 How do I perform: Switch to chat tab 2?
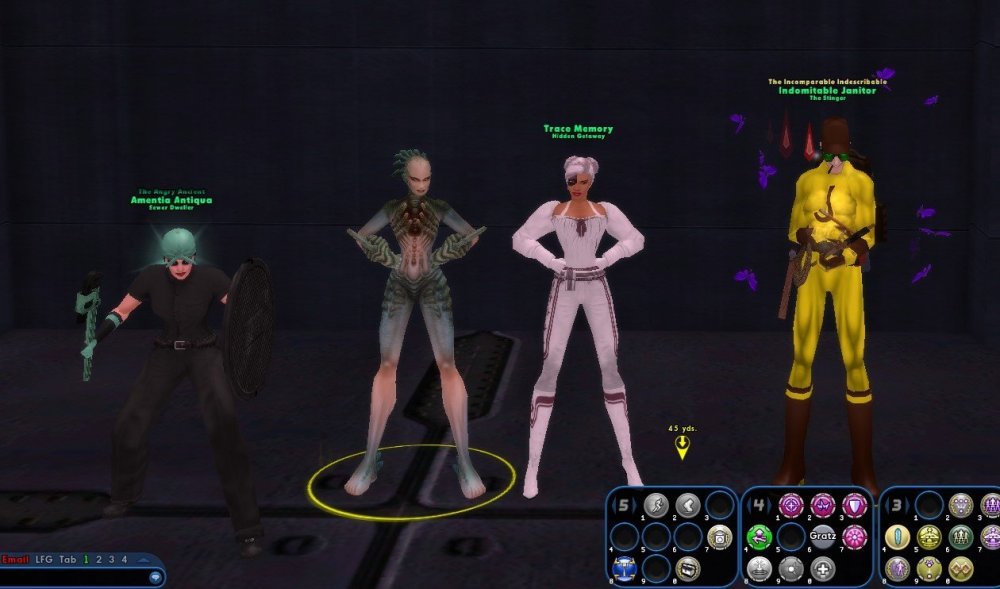tap(98, 559)
